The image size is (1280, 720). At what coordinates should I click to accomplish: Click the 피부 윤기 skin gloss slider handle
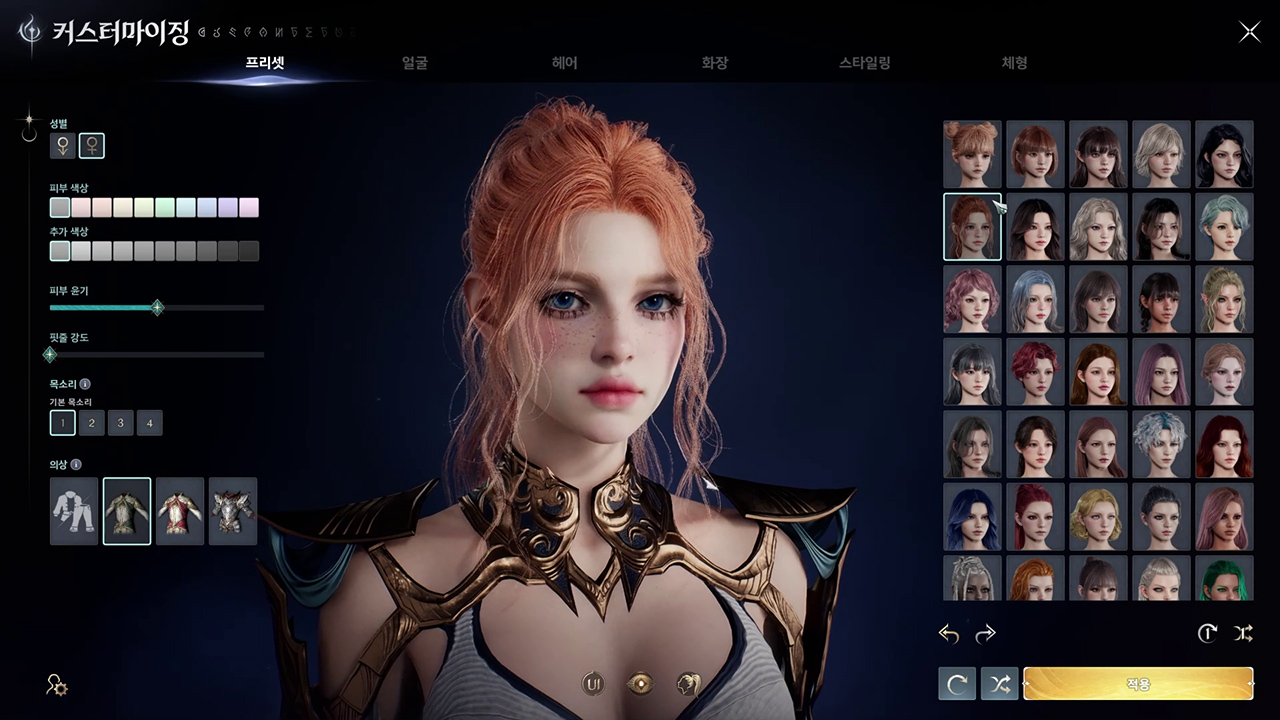point(157,308)
